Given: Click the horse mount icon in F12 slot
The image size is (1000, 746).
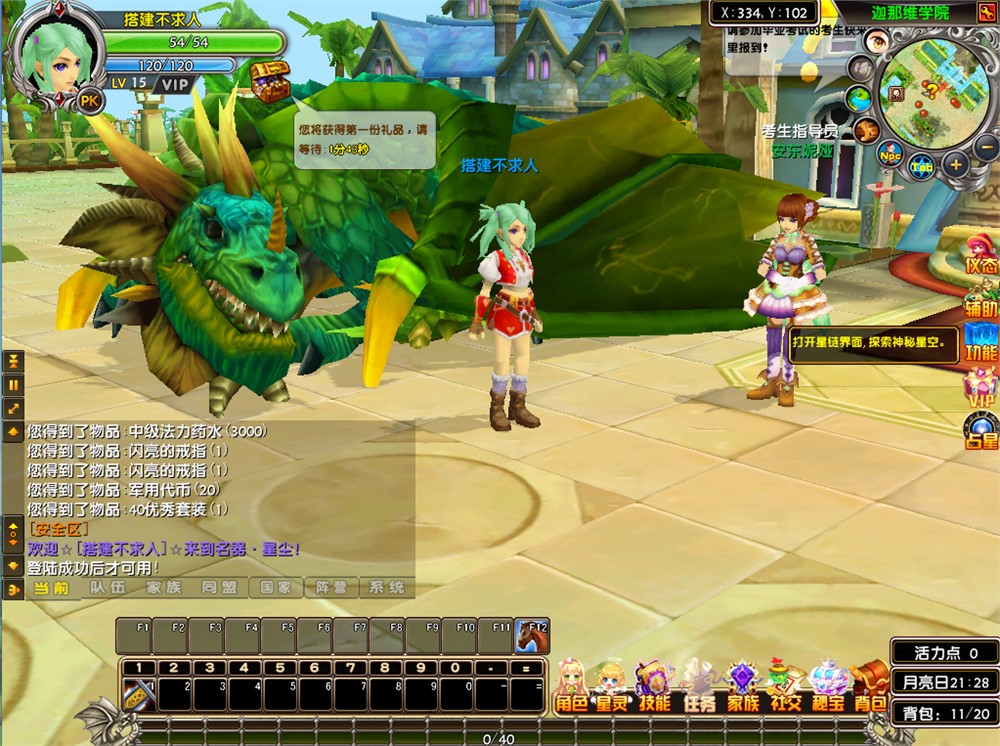Looking at the screenshot, I should tap(530, 637).
